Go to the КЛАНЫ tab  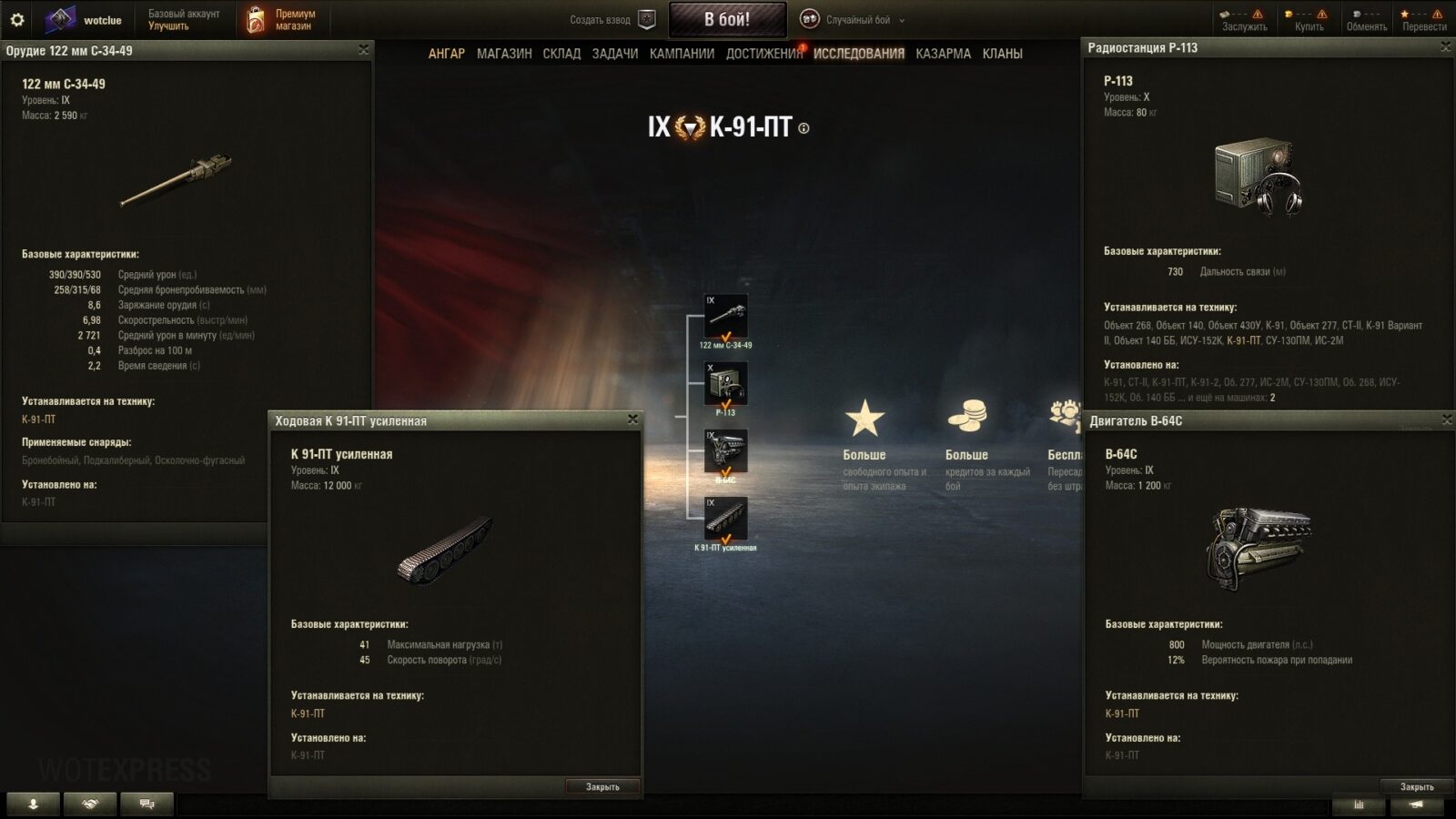[x=1002, y=54]
